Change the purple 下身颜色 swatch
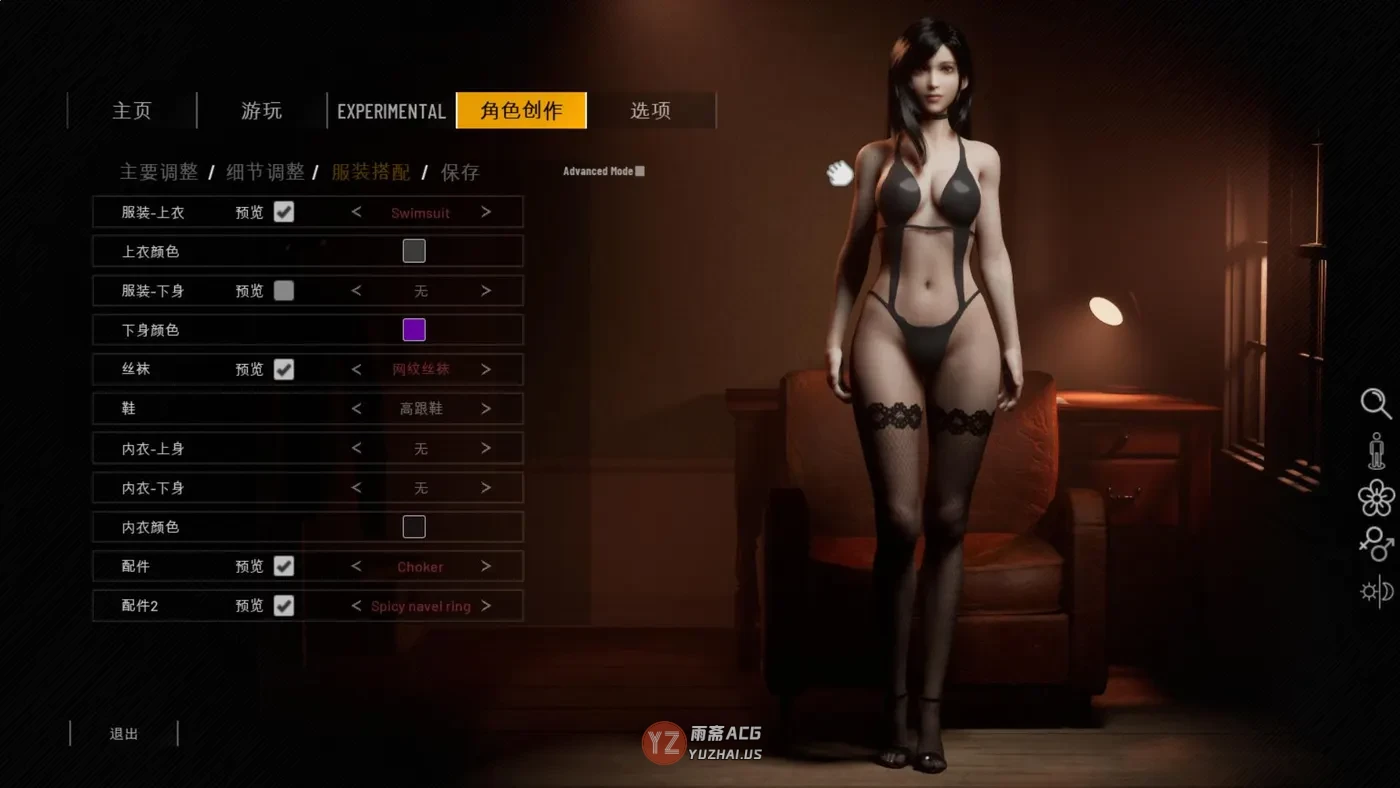 [x=414, y=330]
